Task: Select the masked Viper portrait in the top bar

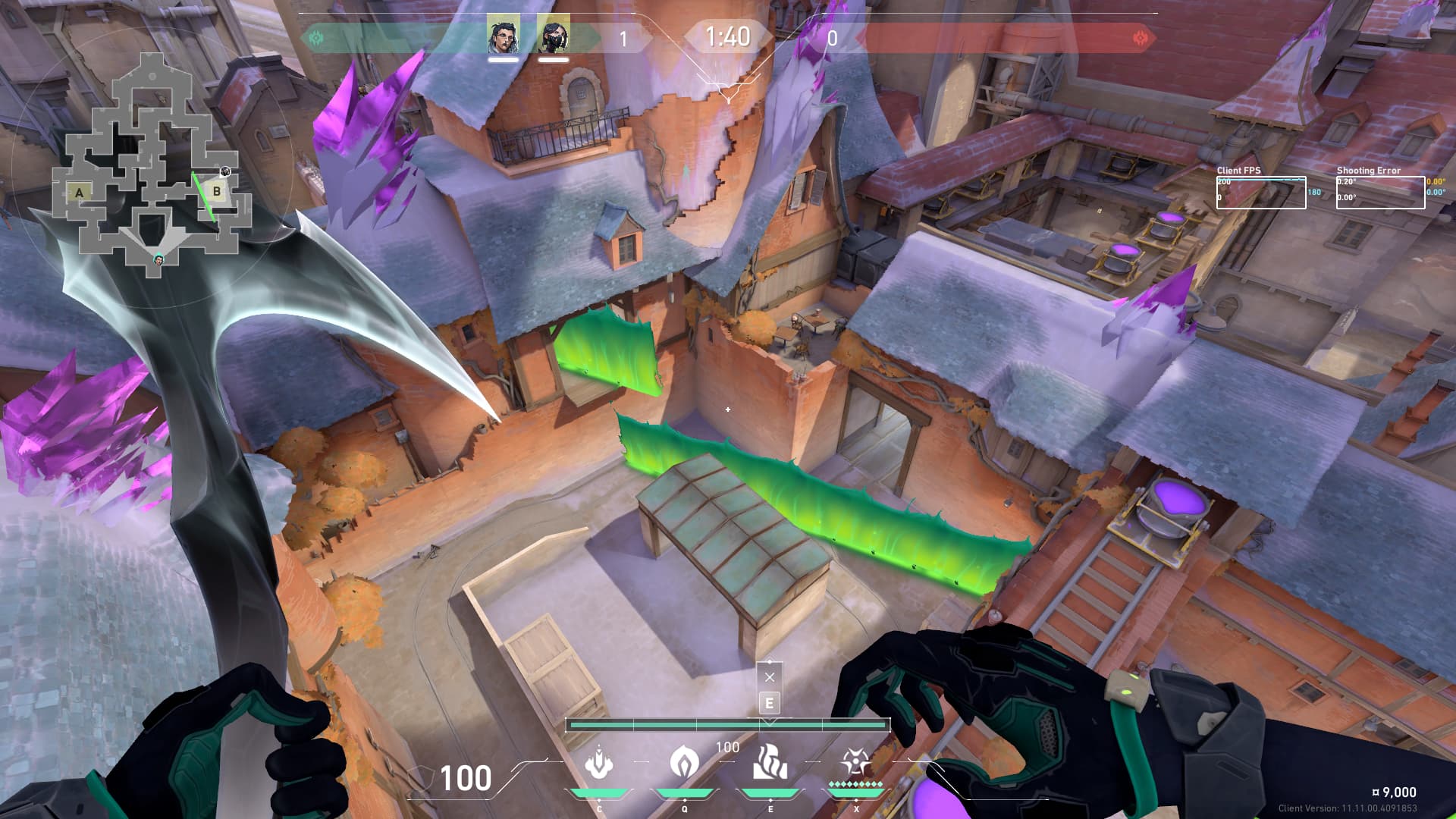Action: pyautogui.click(x=553, y=36)
